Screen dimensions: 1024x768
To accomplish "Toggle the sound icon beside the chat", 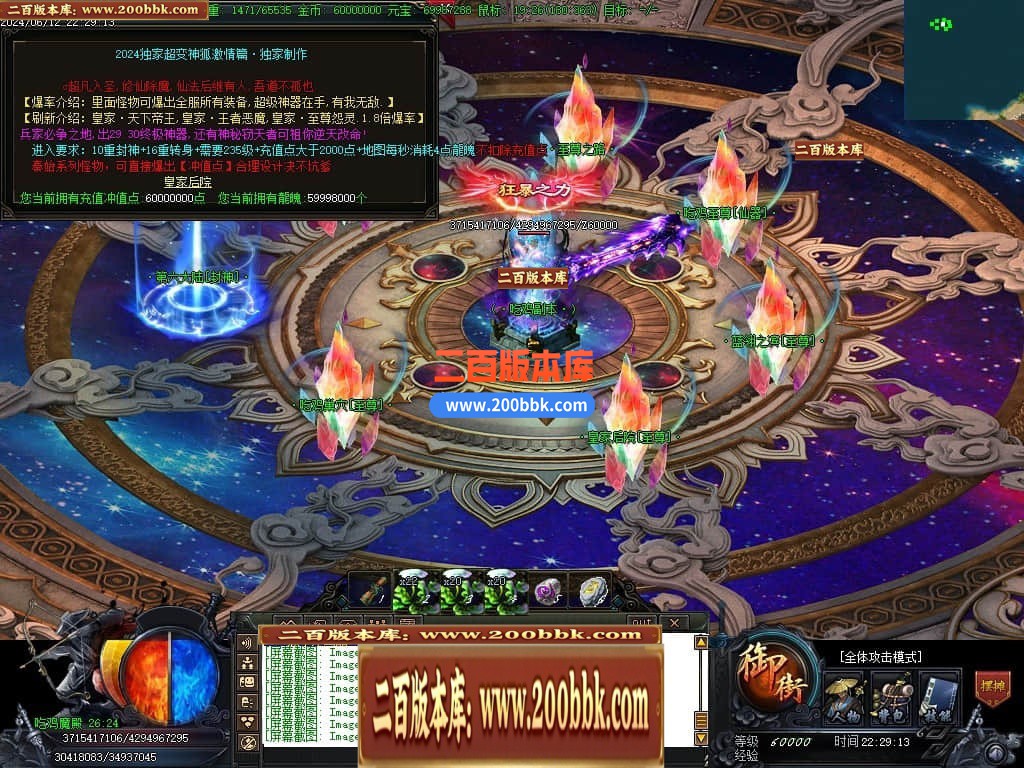I will click(248, 643).
